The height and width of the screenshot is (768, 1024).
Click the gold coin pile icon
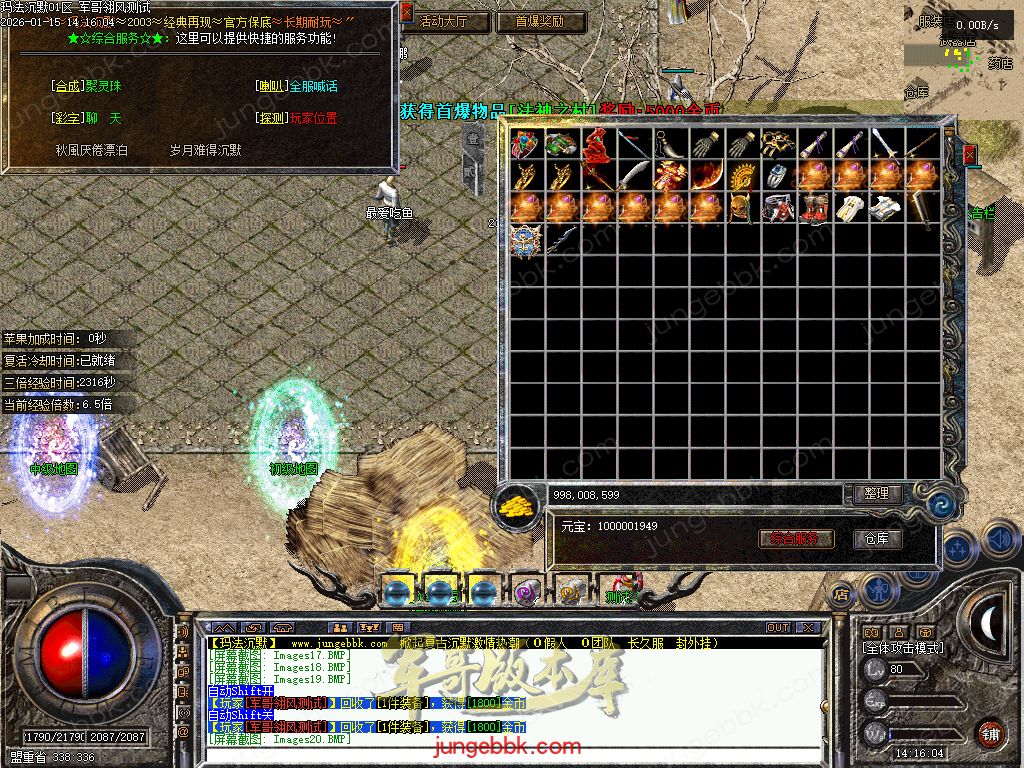click(x=518, y=503)
